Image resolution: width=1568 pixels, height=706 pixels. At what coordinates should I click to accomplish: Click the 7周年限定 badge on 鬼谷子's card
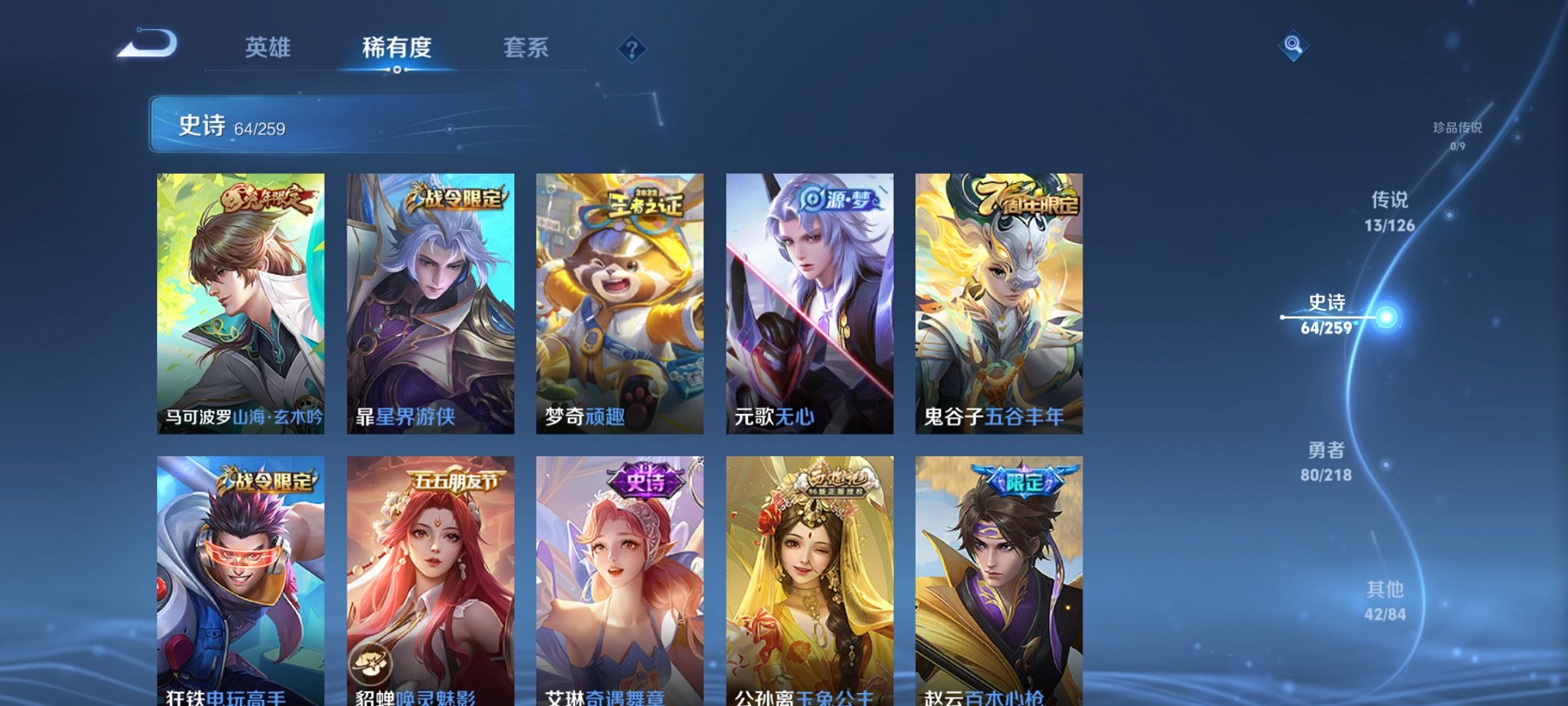1034,201
